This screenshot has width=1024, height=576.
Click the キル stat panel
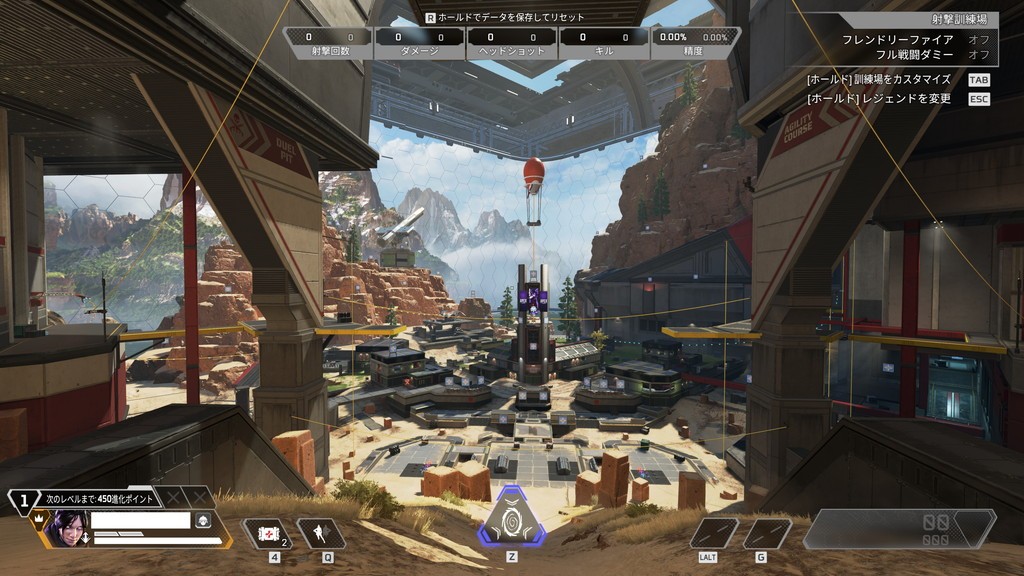[603, 43]
